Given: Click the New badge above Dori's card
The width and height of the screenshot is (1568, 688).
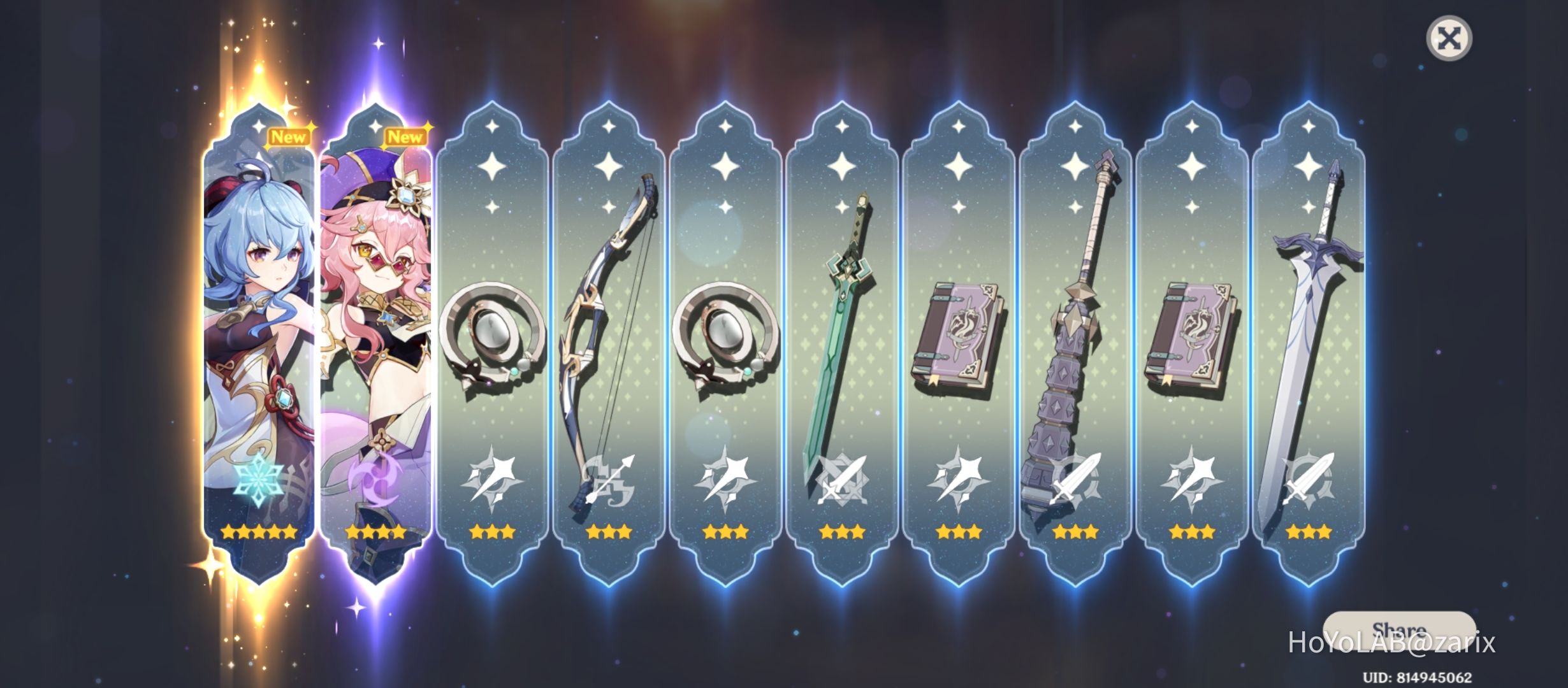Looking at the screenshot, I should pyautogui.click(x=406, y=136).
